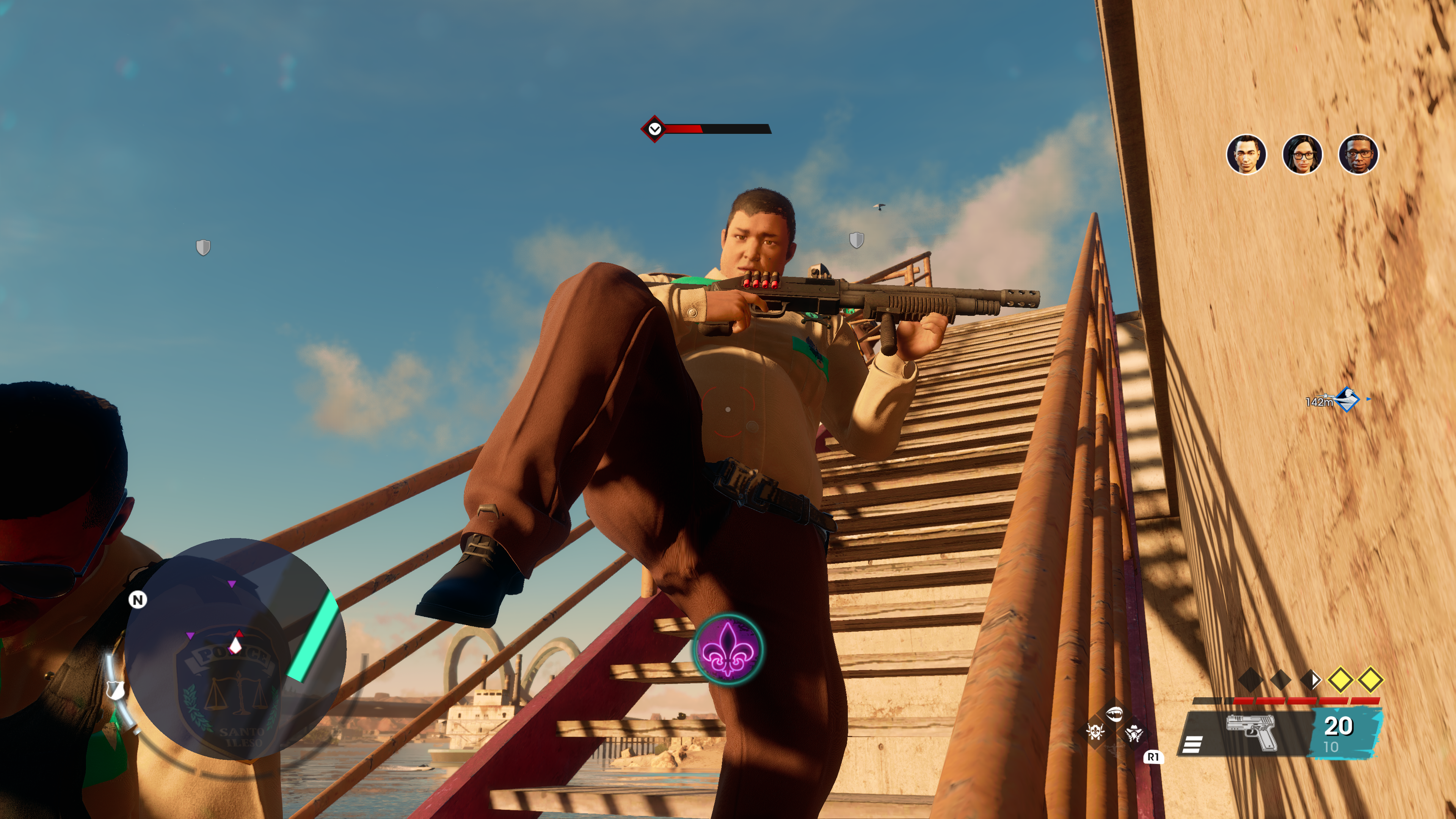Pick the man with glasses portrait
Viewport: 1456px width, 819px height.
coord(1358,154)
